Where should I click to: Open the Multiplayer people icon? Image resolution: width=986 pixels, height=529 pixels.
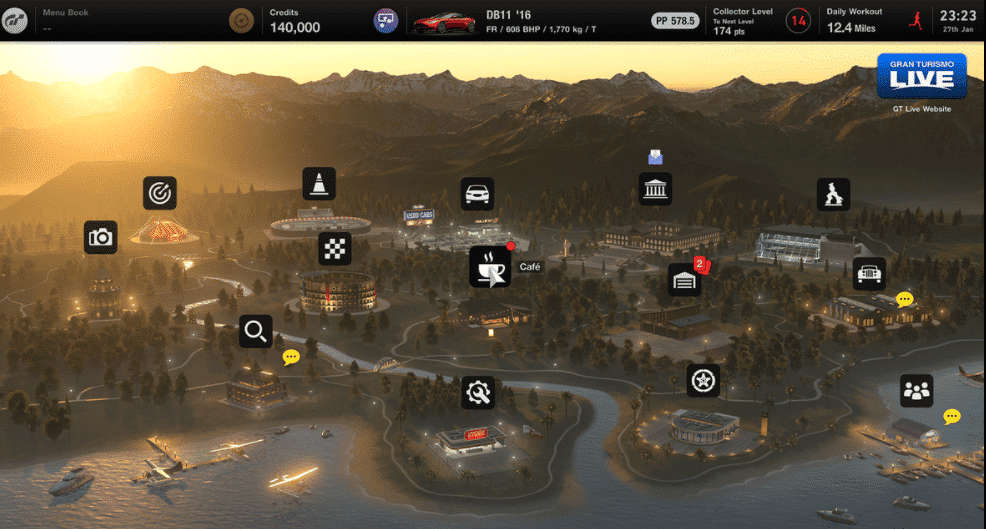point(916,391)
